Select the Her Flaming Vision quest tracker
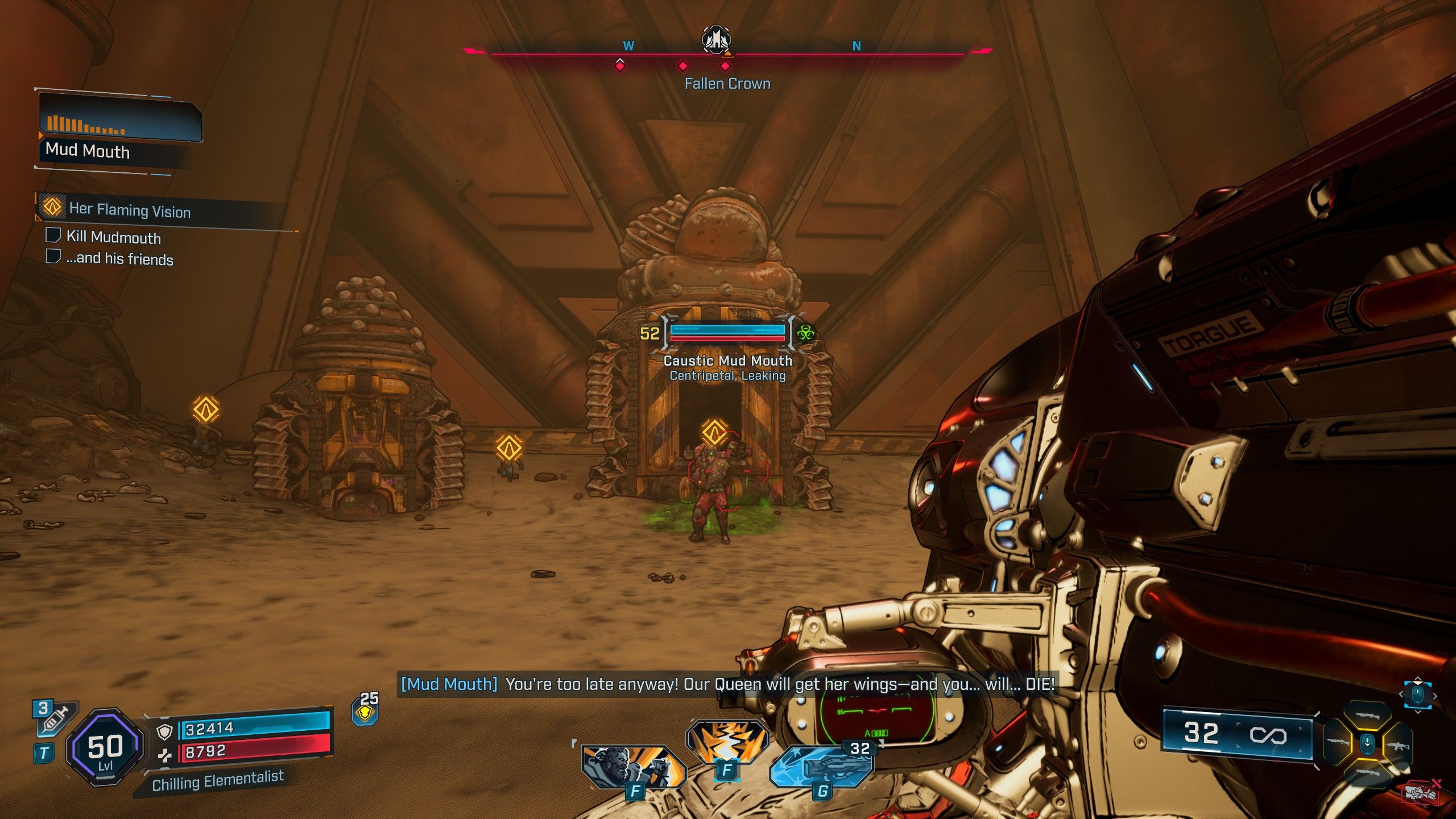This screenshot has width=1456, height=819. 130,210
